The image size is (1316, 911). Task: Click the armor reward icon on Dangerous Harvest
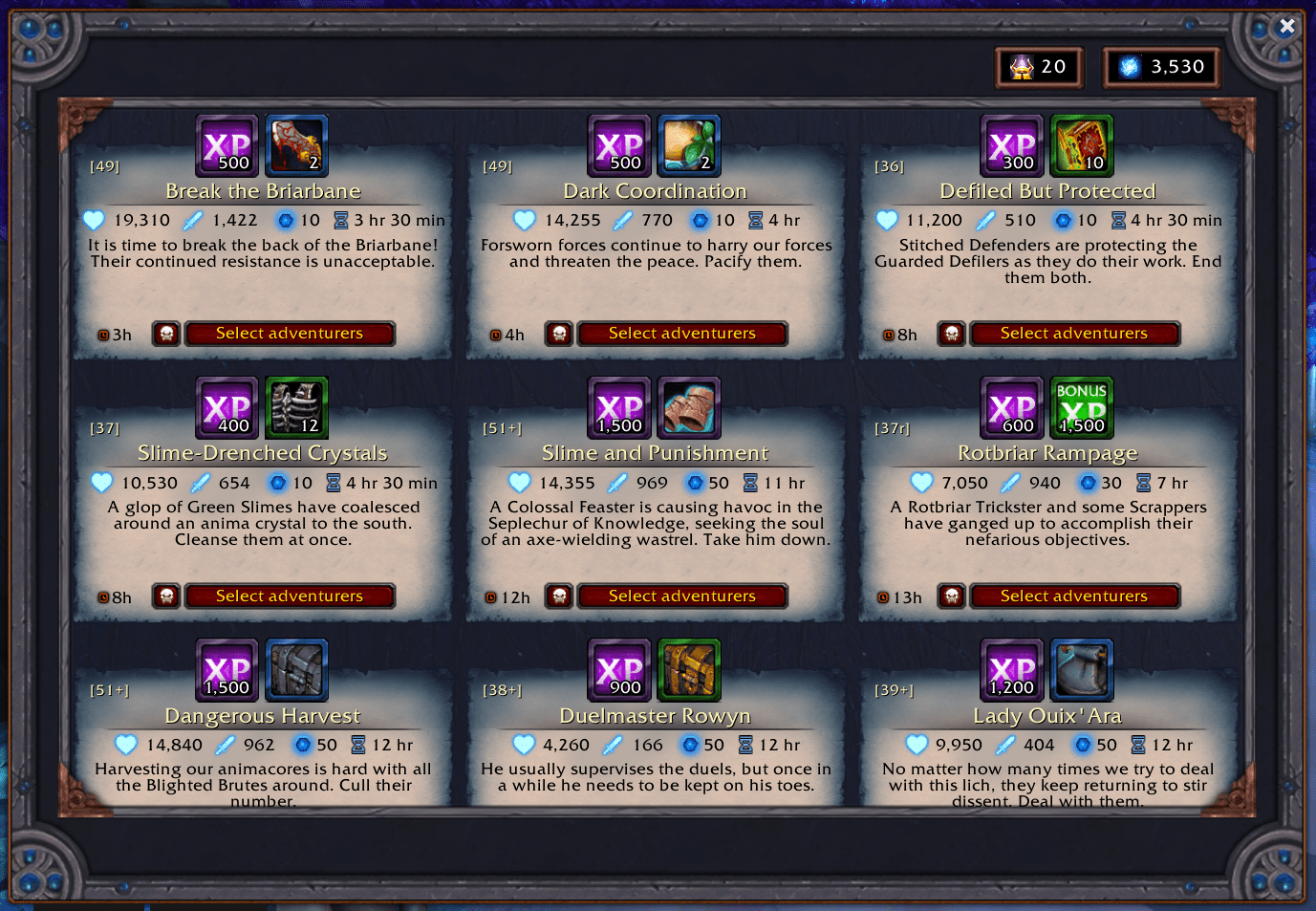click(x=296, y=669)
